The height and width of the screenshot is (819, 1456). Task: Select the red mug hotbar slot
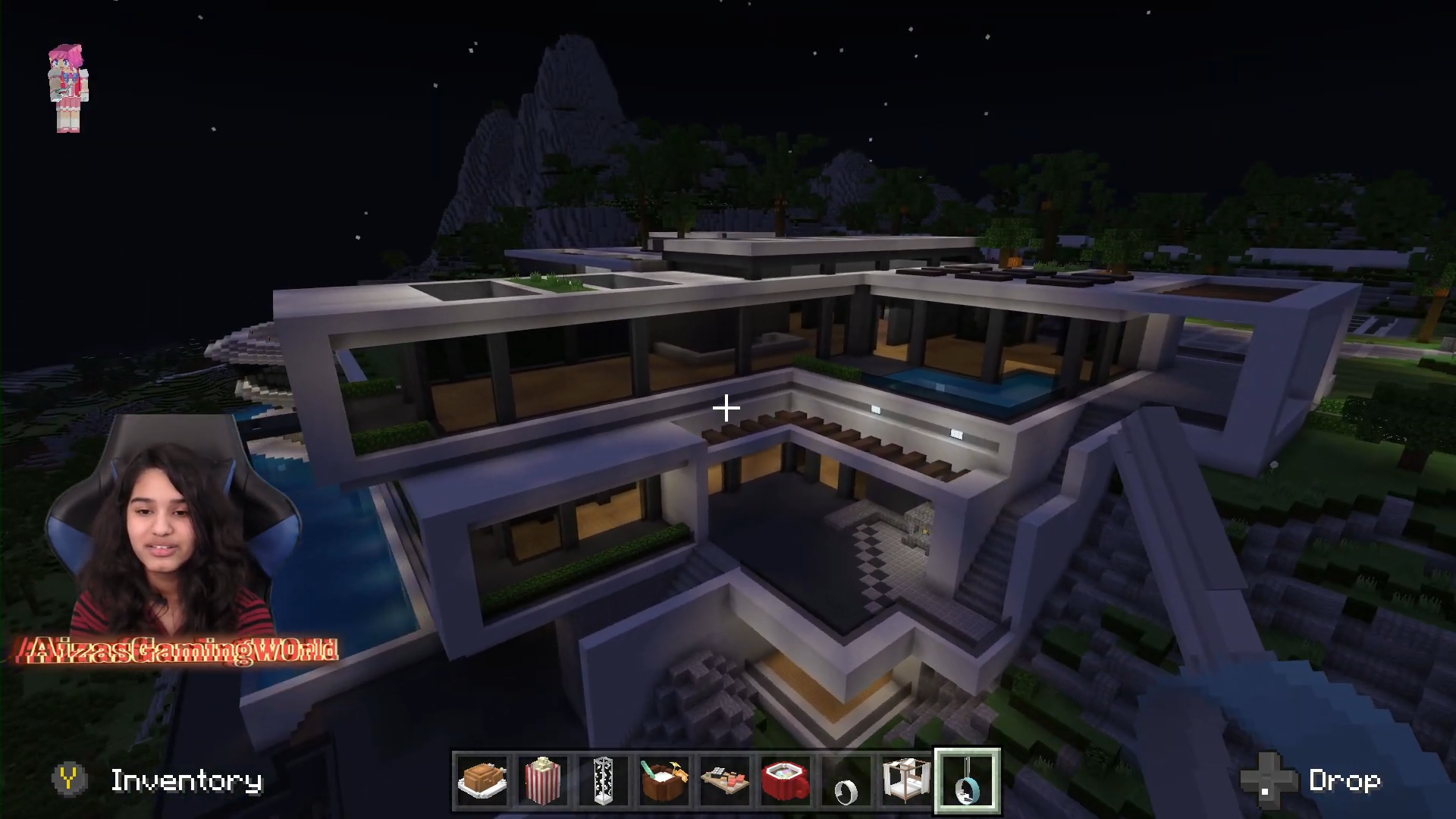click(786, 780)
